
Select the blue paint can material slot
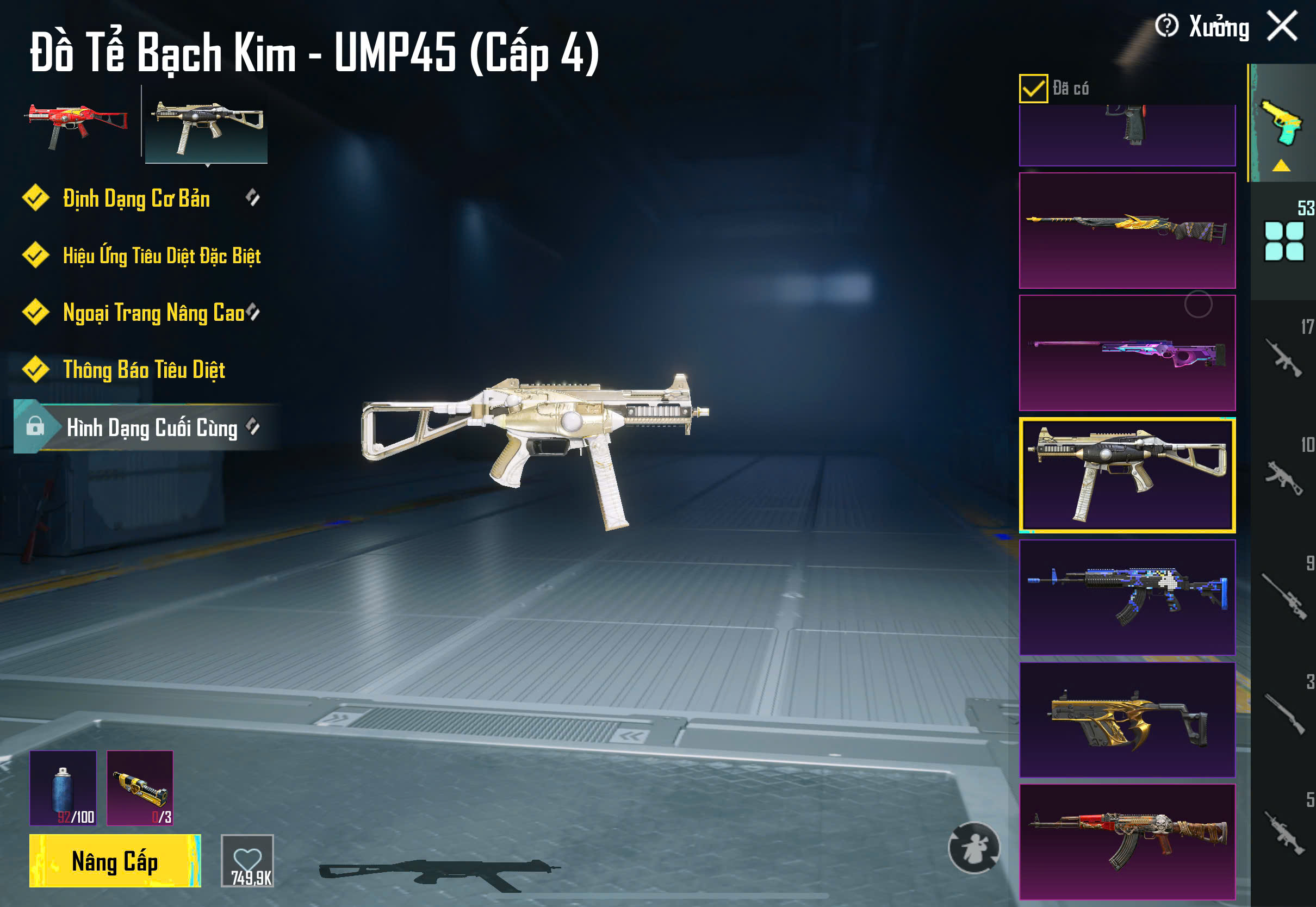(63, 788)
